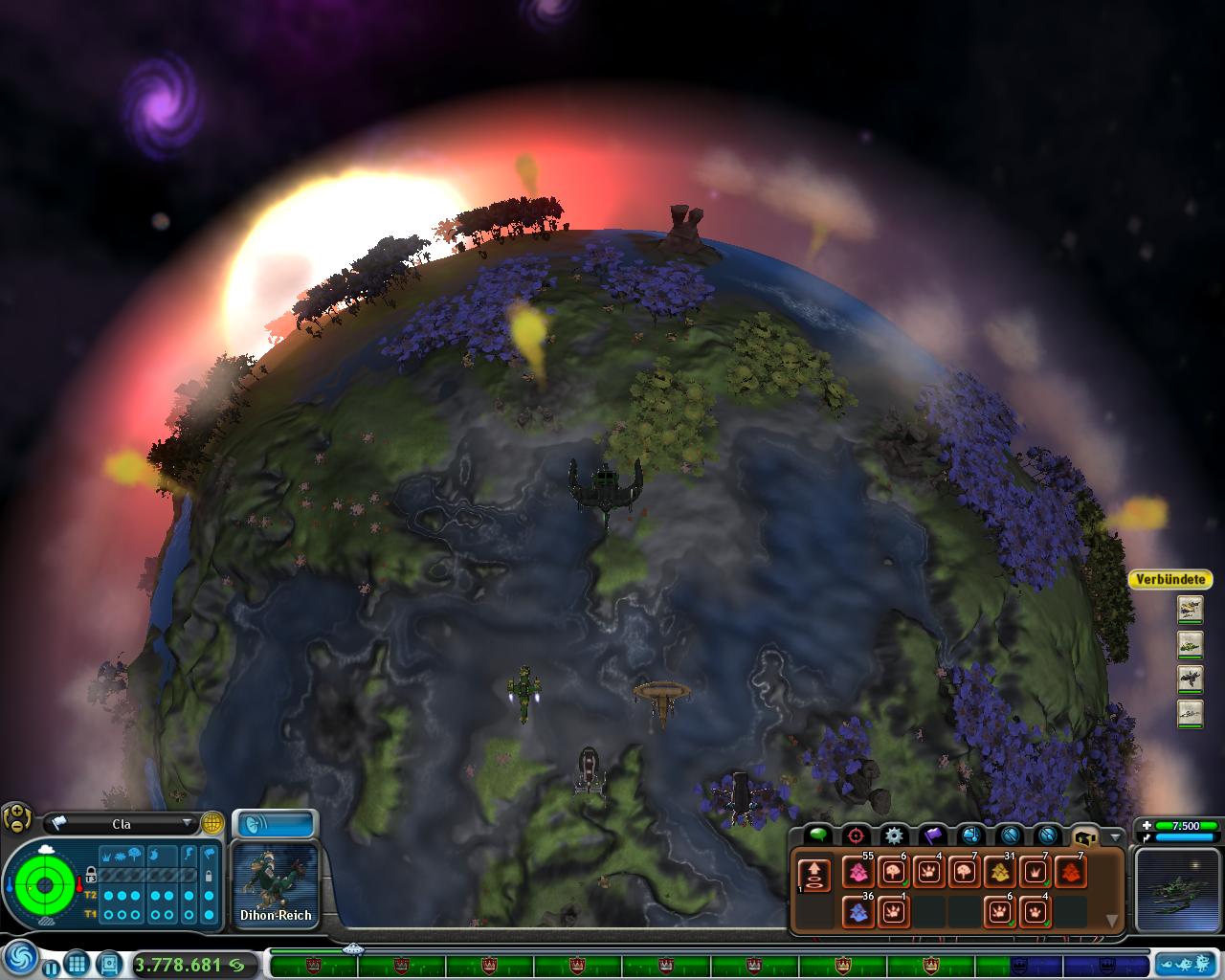Select the cargo box tab

coord(1084,835)
